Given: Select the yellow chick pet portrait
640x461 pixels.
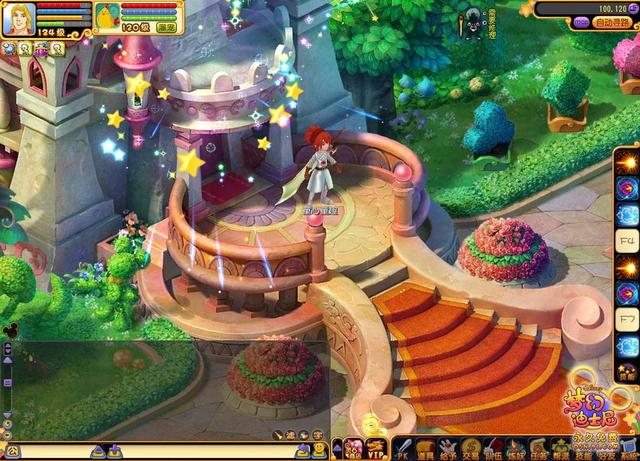Looking at the screenshot, I should (x=106, y=15).
